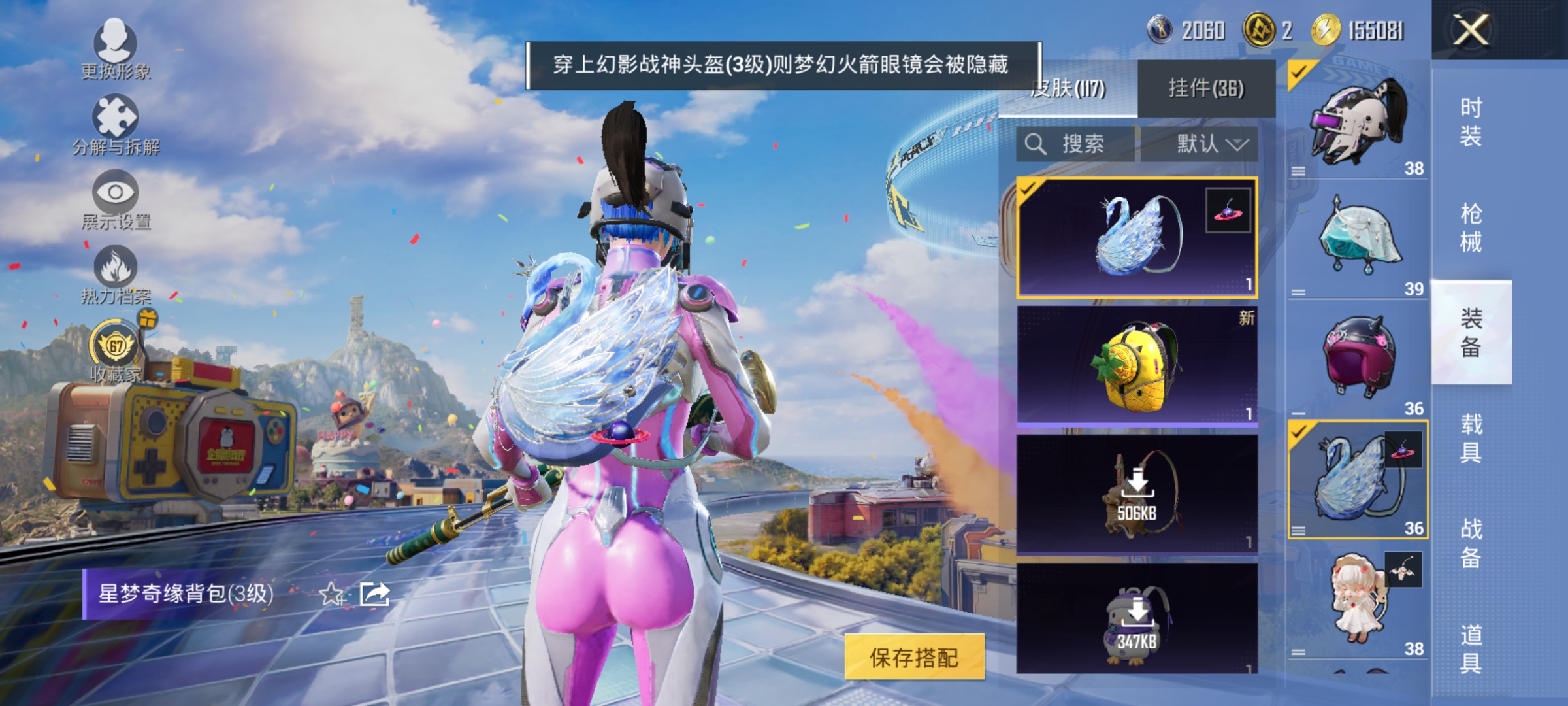Switch to the 挂件(36) tab

tap(1209, 88)
